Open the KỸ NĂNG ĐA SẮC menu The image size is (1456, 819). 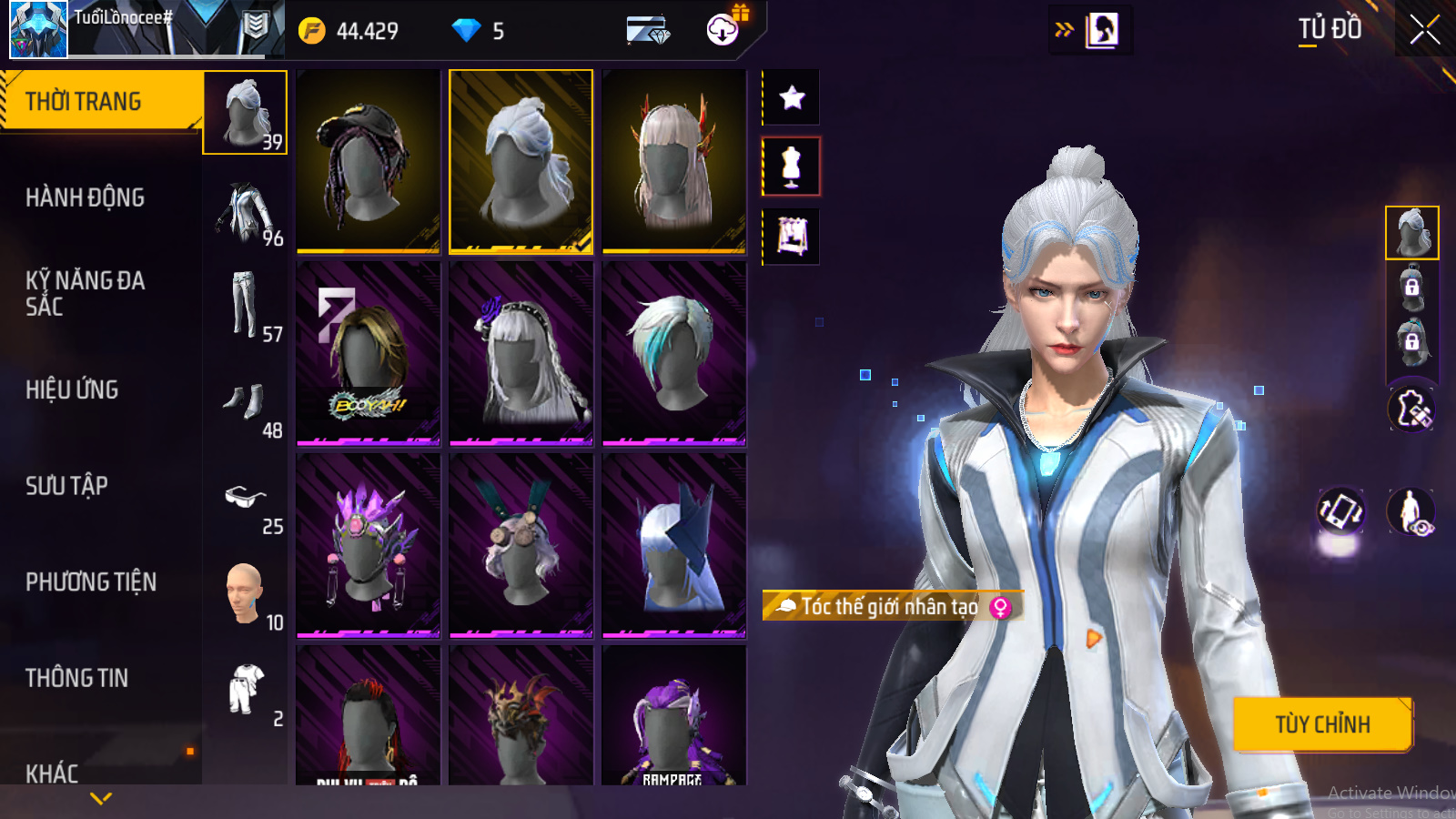(x=86, y=293)
